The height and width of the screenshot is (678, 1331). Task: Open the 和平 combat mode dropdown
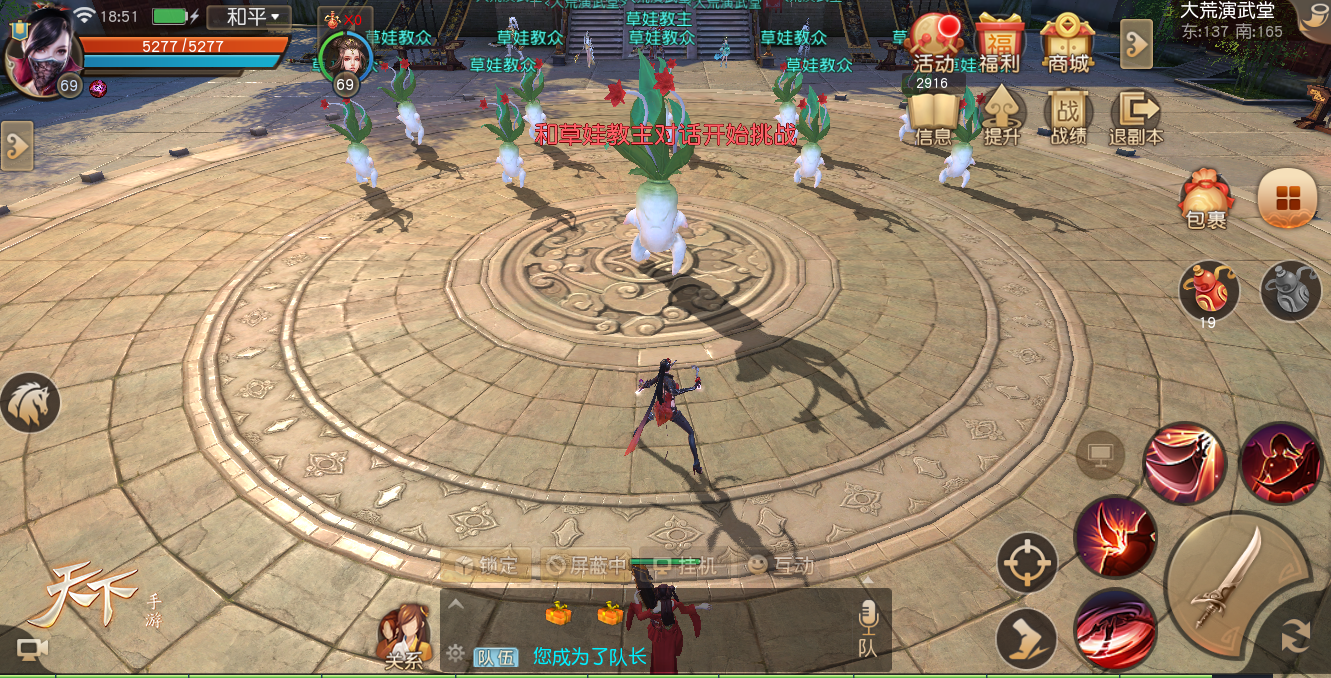(249, 17)
